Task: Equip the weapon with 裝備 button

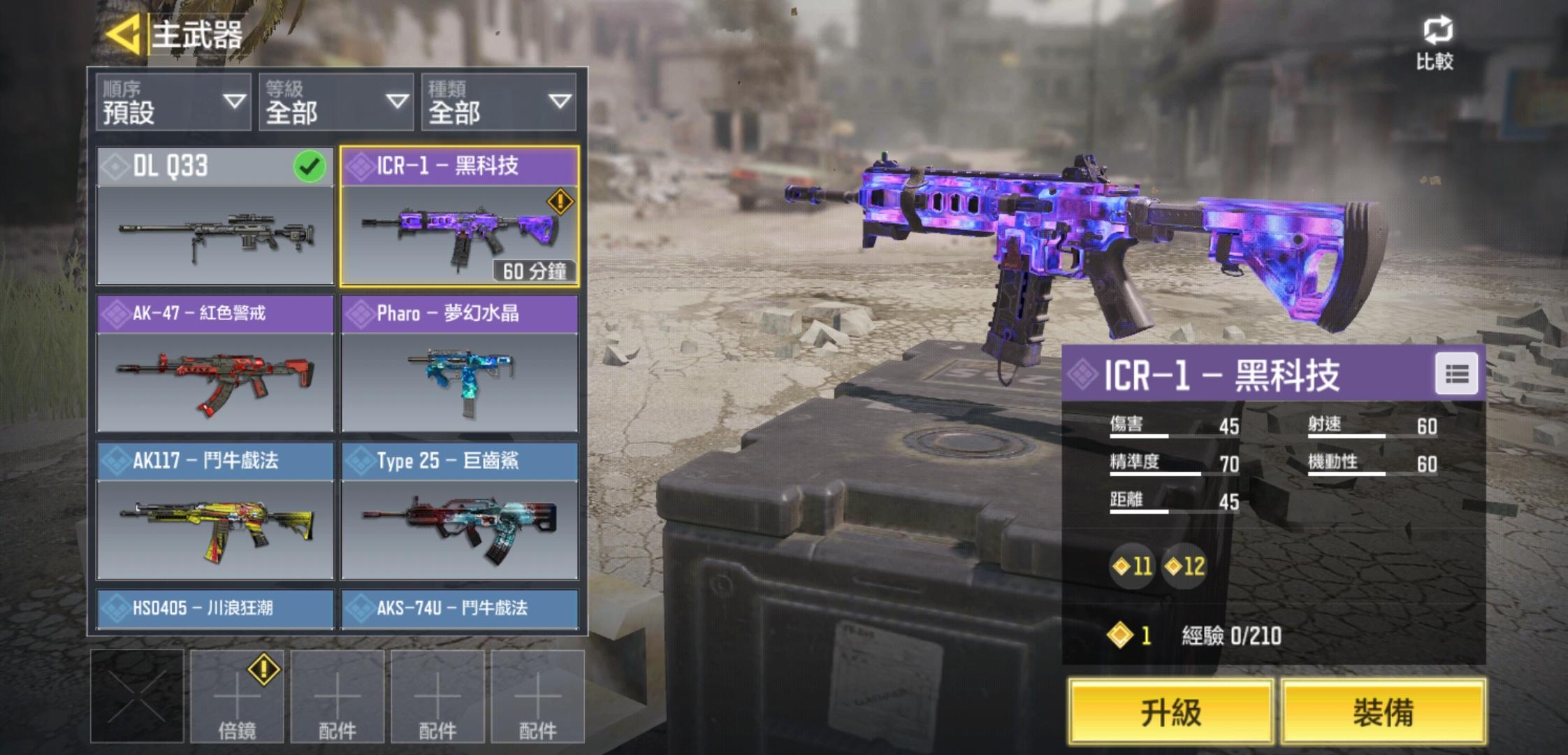Action: tap(1383, 712)
